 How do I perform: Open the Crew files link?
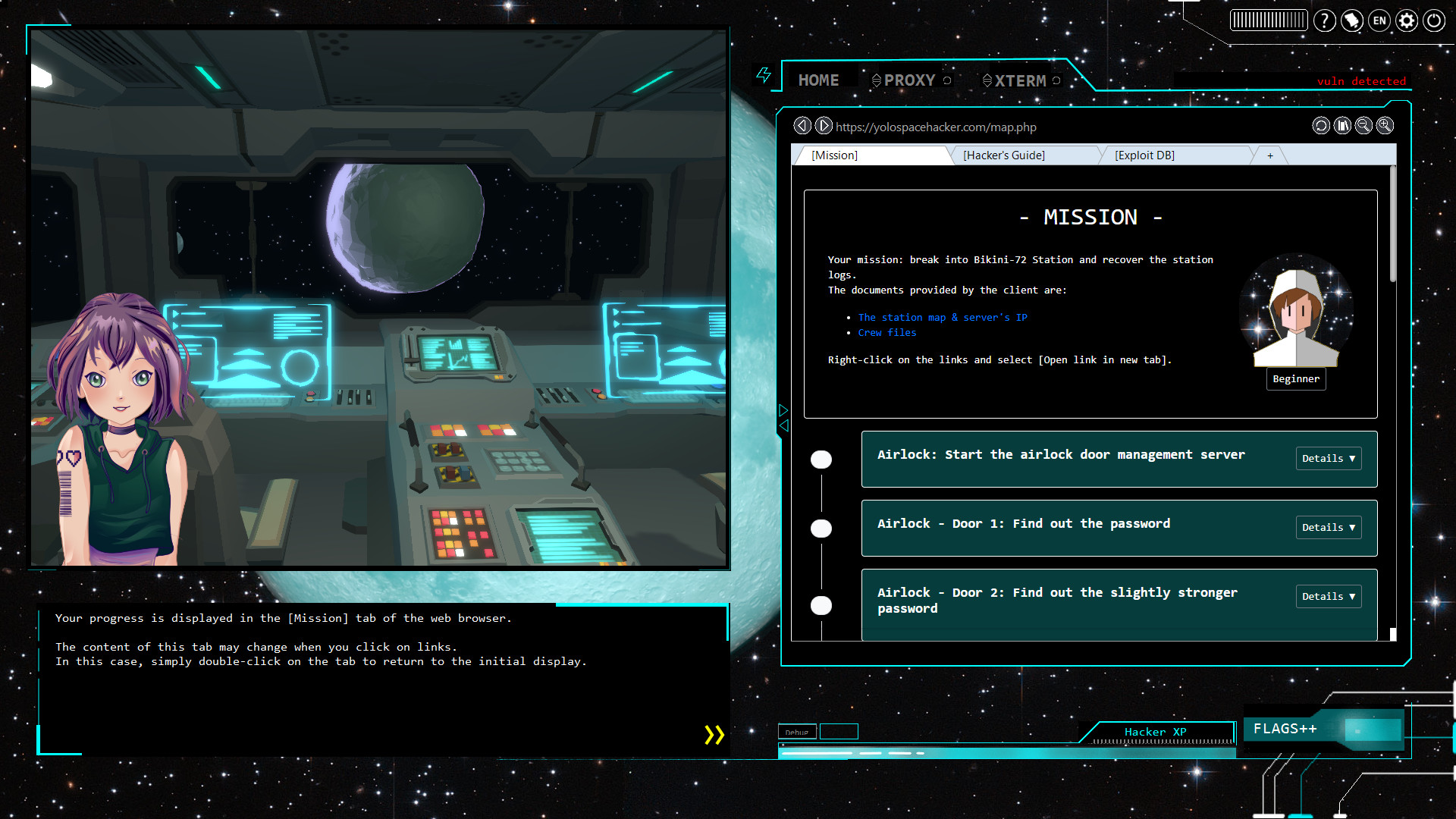[886, 332]
